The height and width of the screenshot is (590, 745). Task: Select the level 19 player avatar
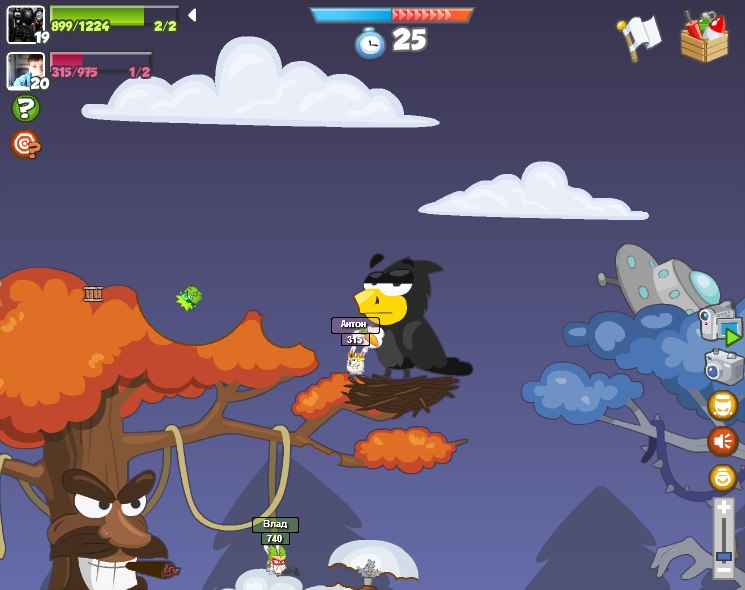tap(25, 23)
